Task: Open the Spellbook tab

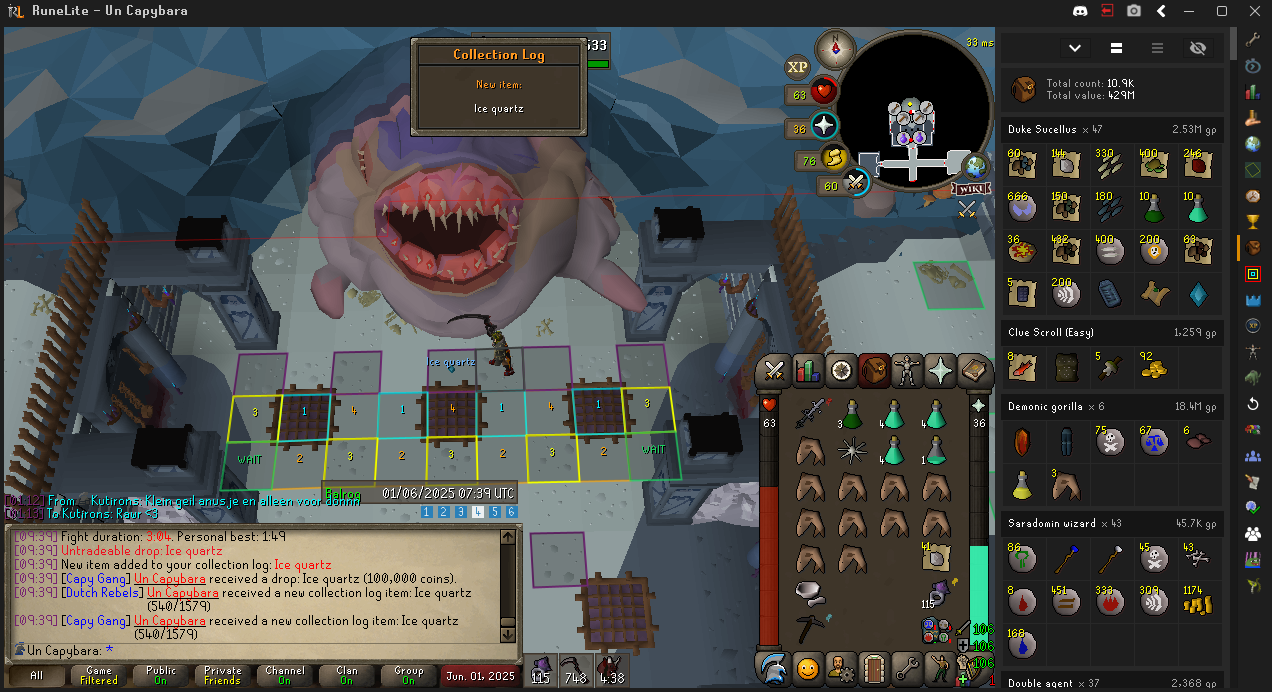Action: click(975, 371)
